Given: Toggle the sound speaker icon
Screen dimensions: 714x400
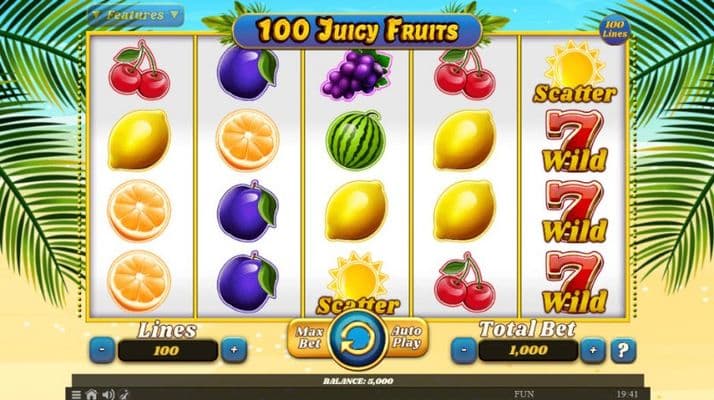Looking at the screenshot, I should (x=108, y=394).
